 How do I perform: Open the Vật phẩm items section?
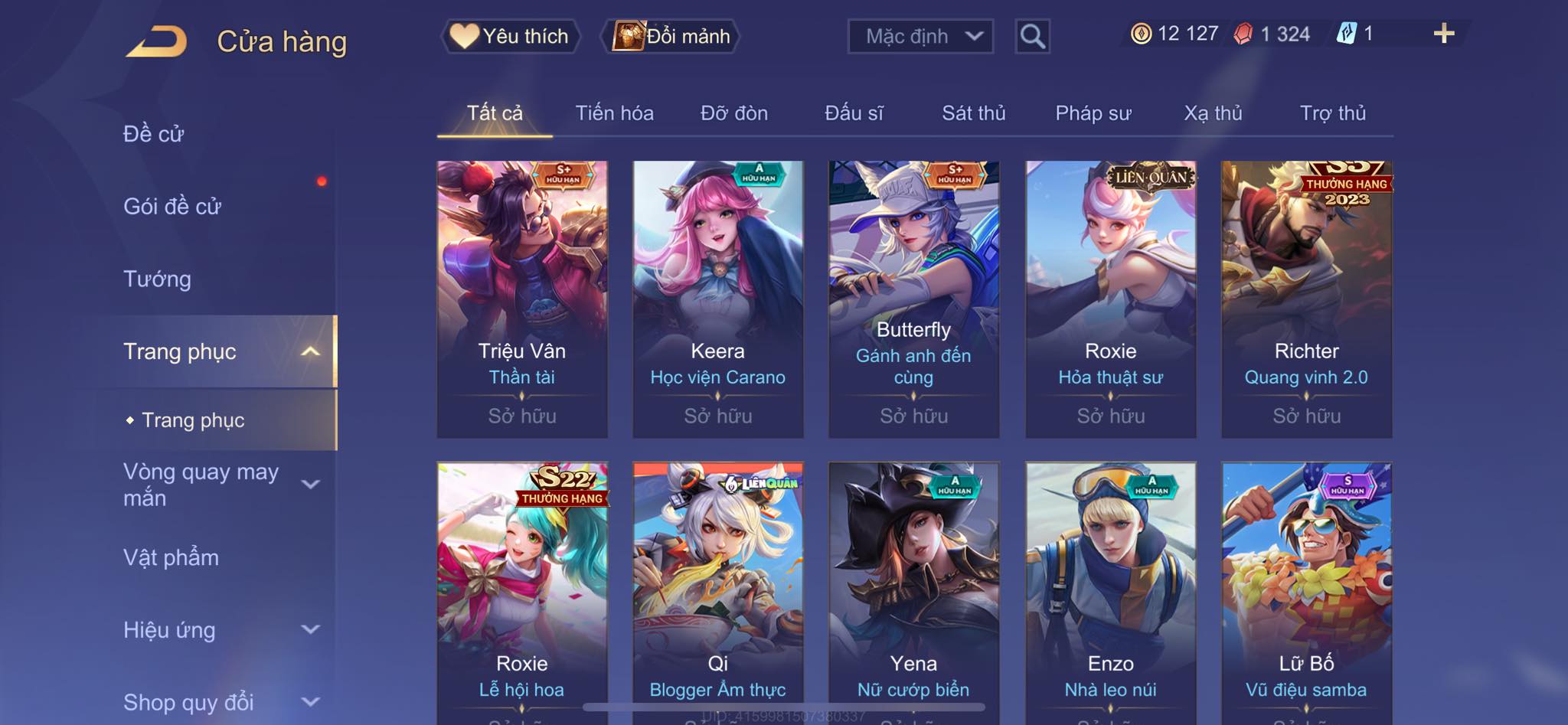click(x=171, y=557)
